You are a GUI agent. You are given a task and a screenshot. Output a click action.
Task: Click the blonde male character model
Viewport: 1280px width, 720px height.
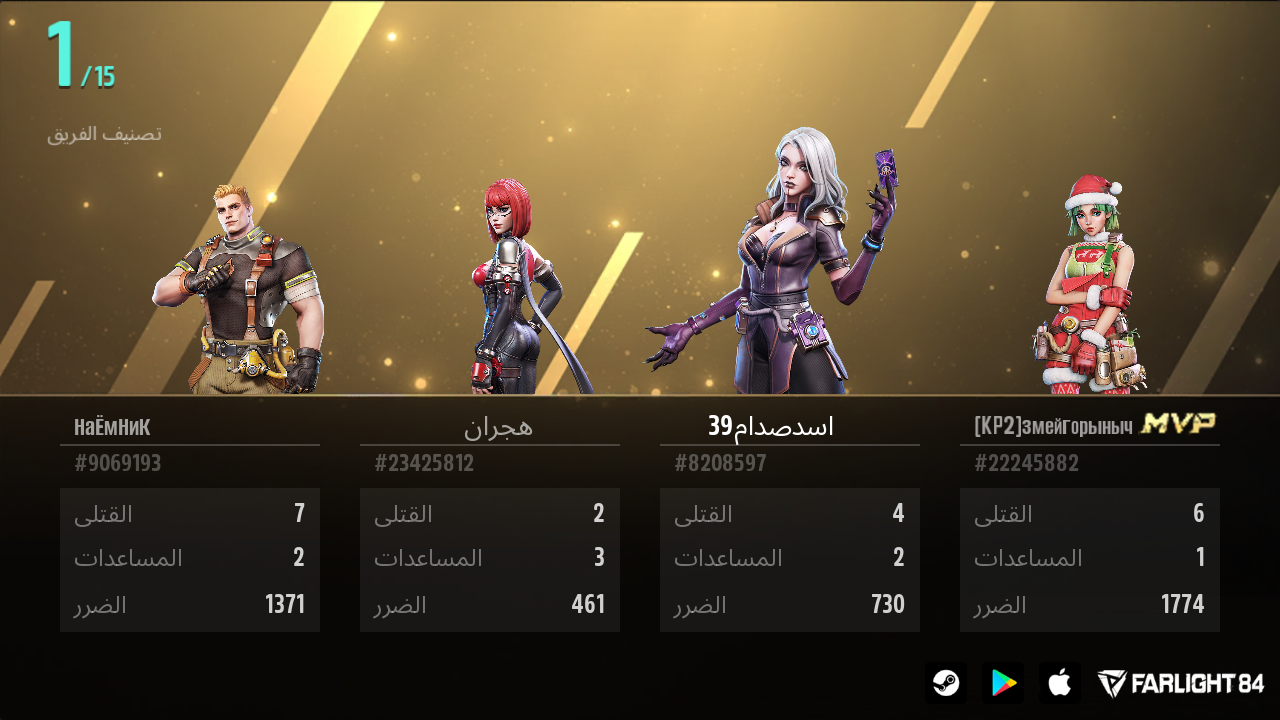[240, 280]
